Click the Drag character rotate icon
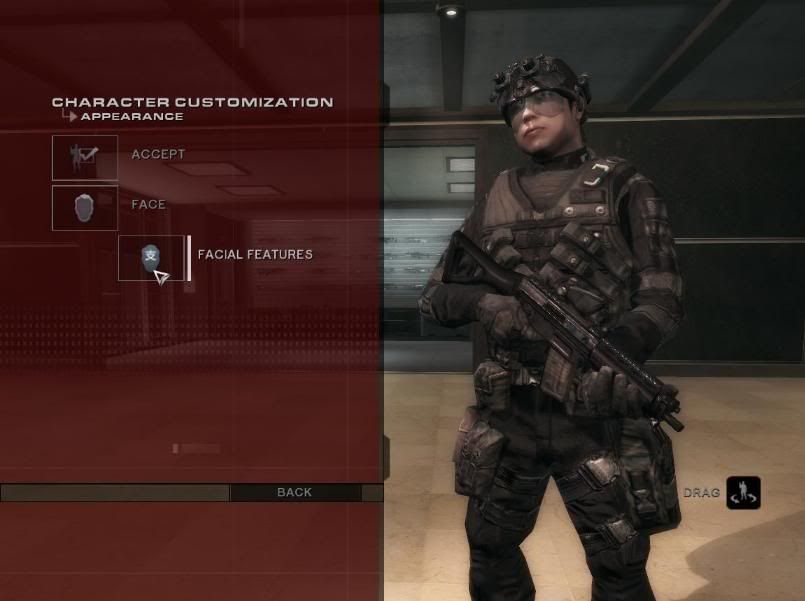805x601 pixels. click(x=743, y=493)
